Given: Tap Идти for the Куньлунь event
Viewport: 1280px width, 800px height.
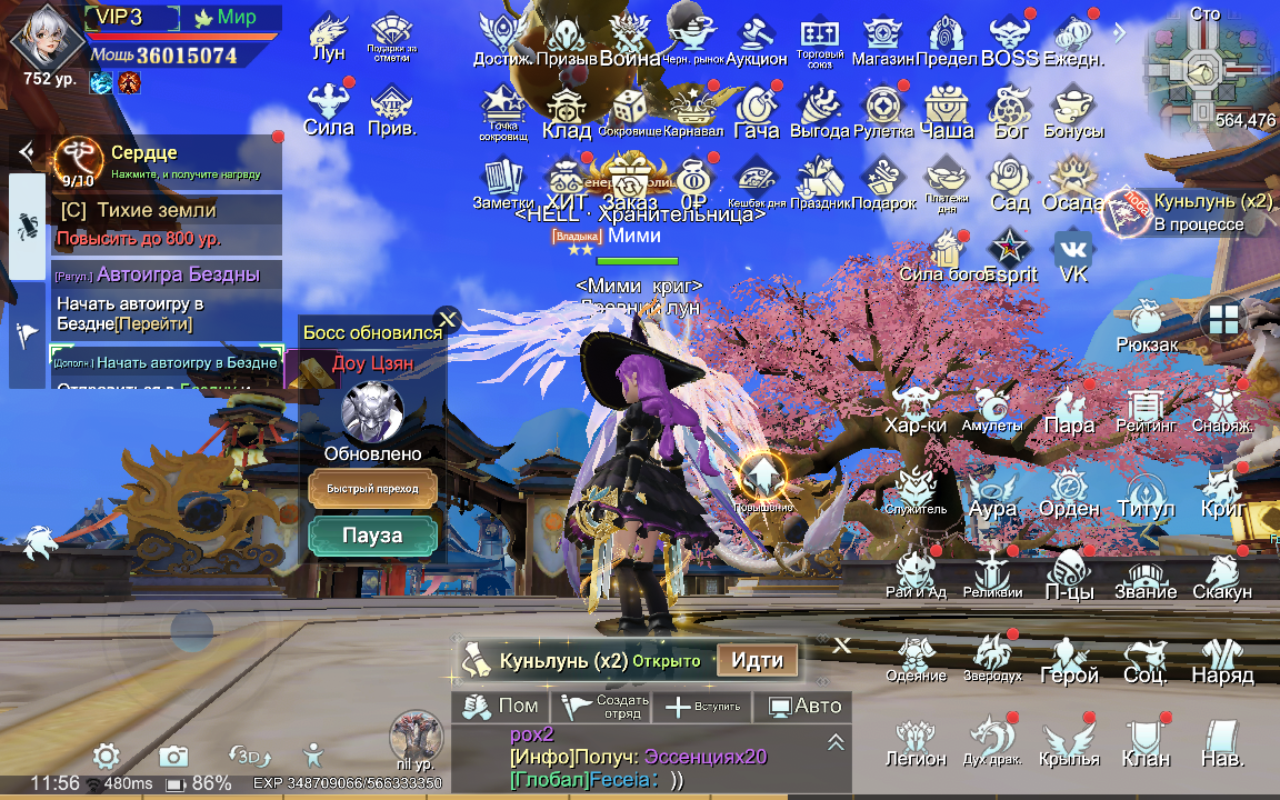Looking at the screenshot, I should (x=756, y=661).
